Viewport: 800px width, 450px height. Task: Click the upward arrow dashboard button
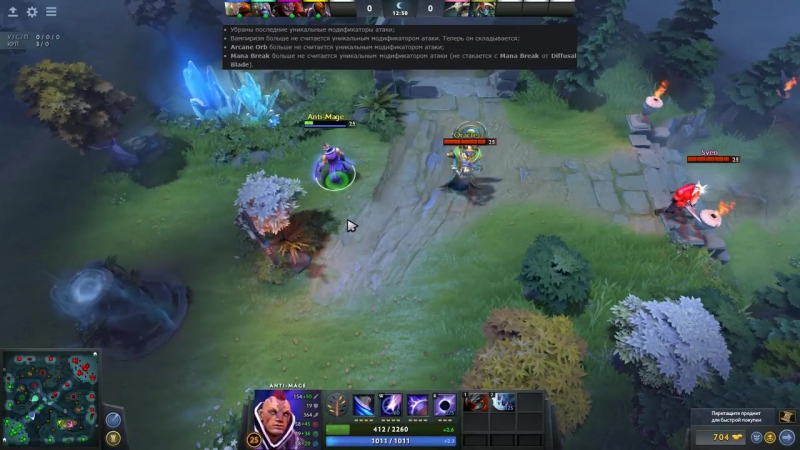point(13,12)
